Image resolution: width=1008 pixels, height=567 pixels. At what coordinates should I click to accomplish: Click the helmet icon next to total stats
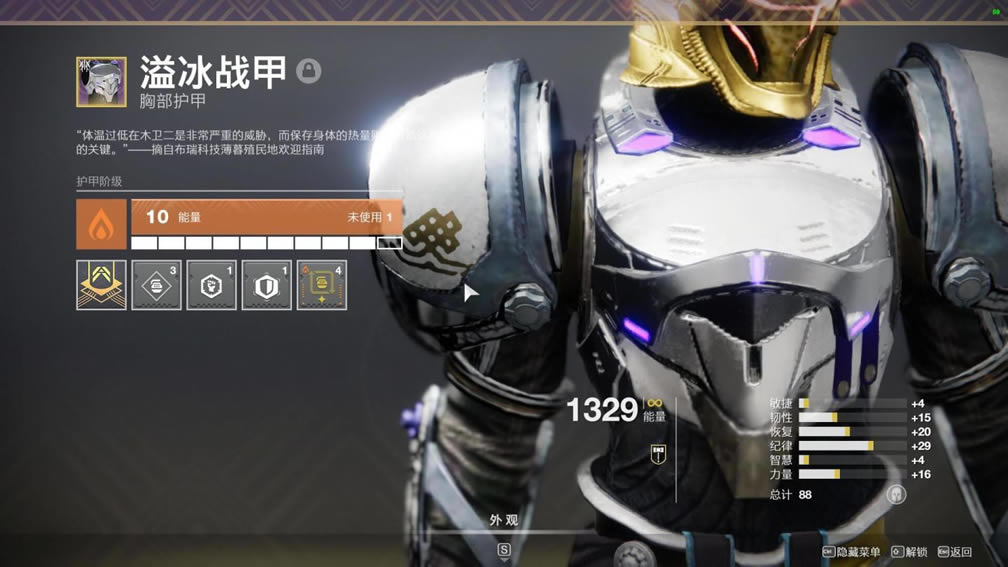tap(896, 494)
